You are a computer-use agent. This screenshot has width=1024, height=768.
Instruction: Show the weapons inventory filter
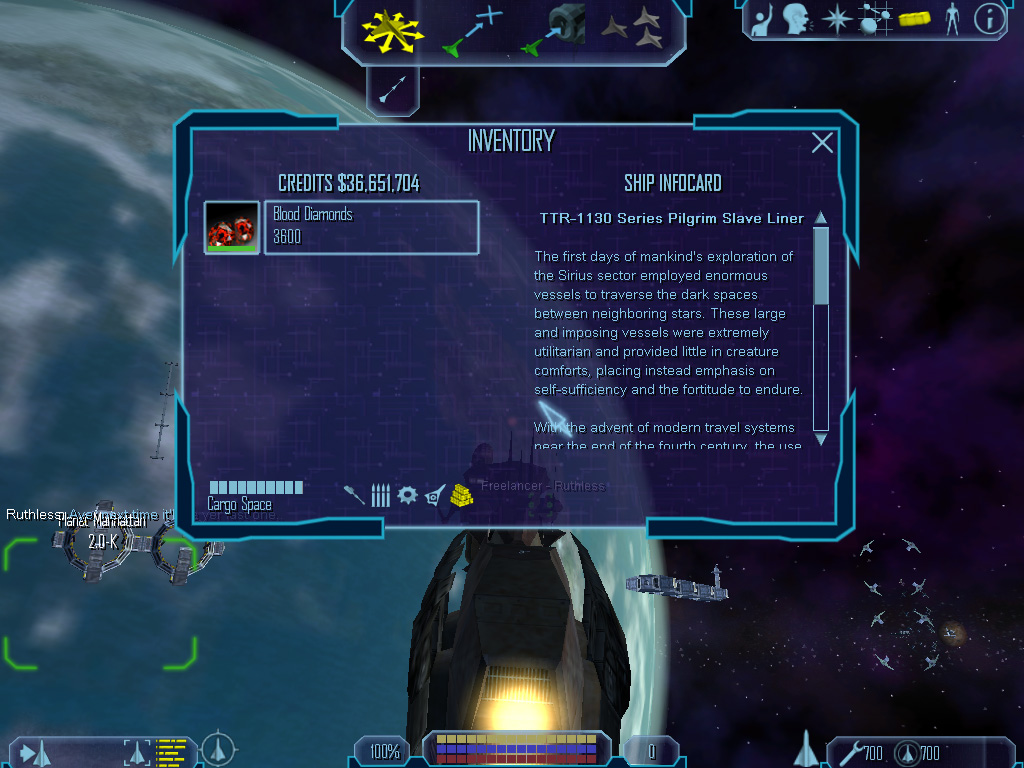[x=354, y=495]
